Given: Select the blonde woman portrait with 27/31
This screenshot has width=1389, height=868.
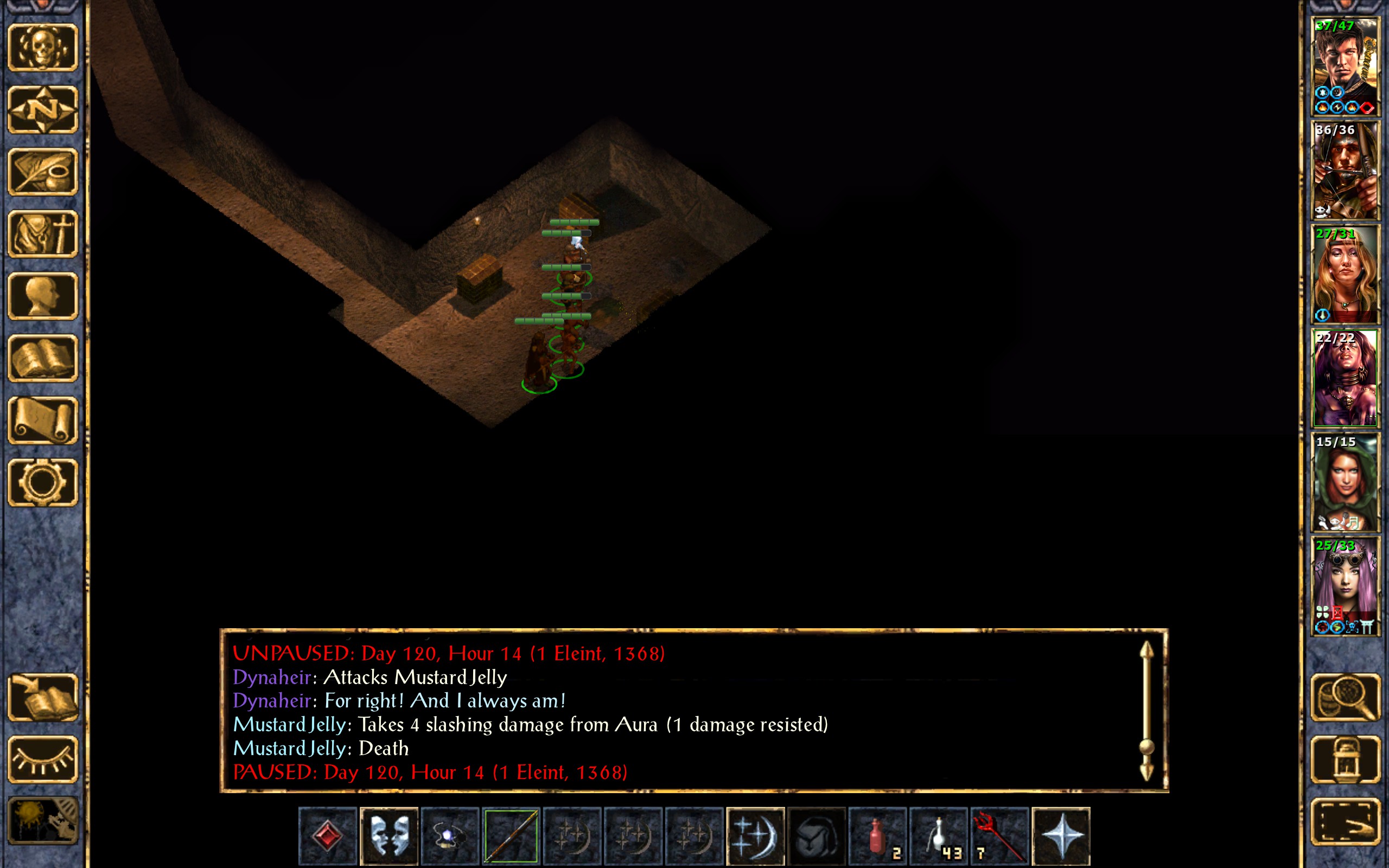Looking at the screenshot, I should [1345, 275].
